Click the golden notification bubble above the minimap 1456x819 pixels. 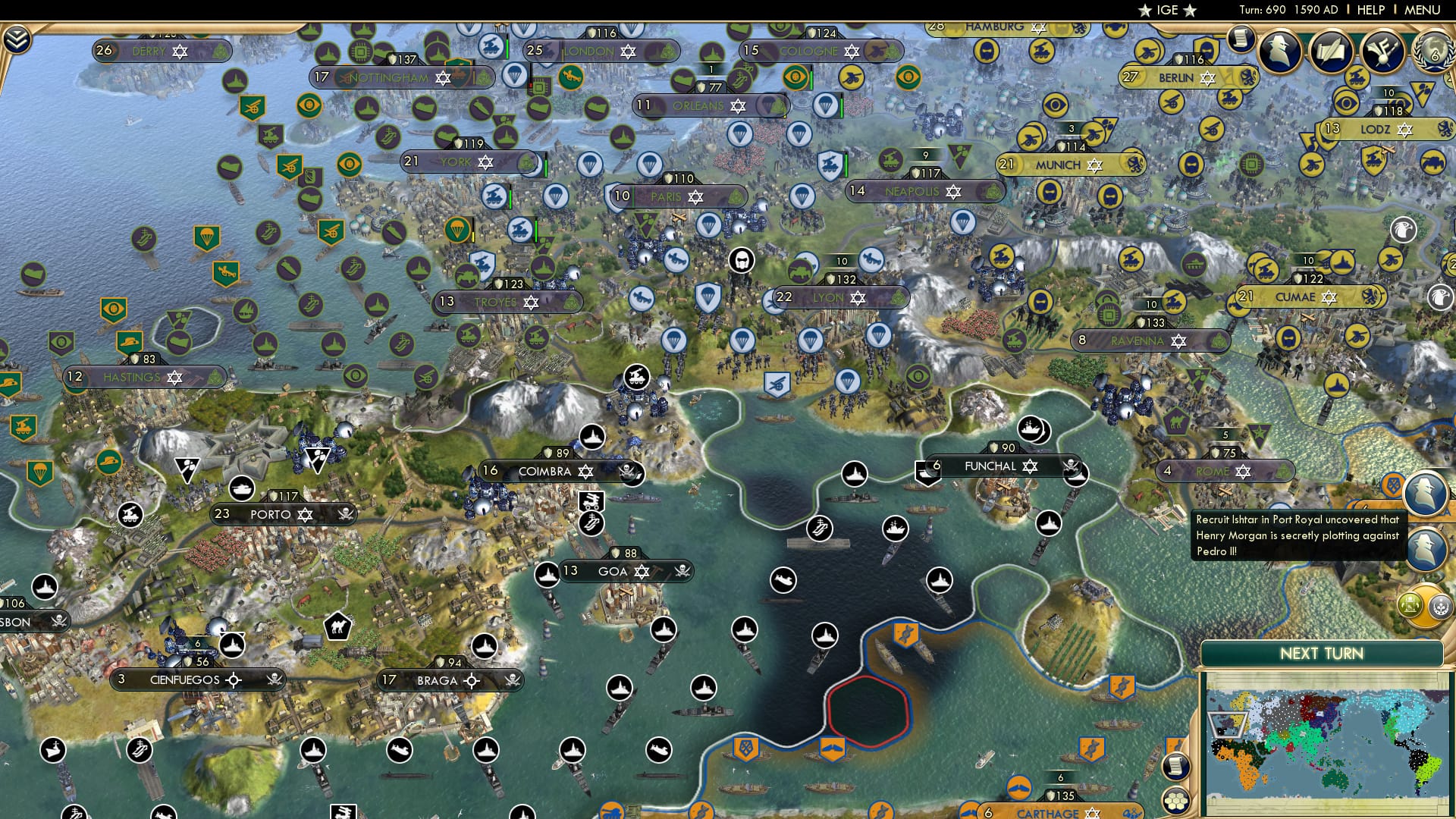1426,607
